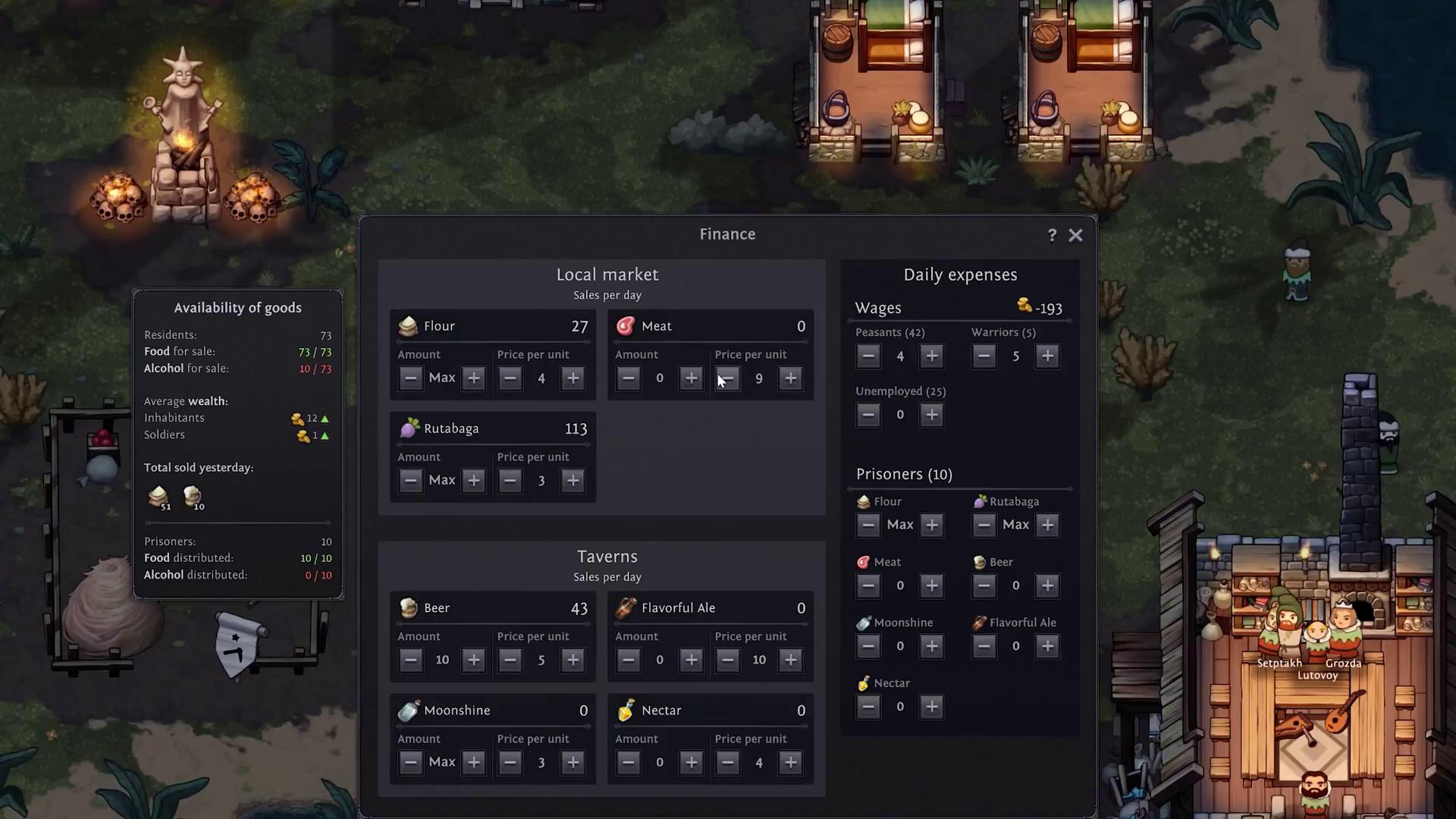Reduce Moonshine price per unit

(510, 762)
